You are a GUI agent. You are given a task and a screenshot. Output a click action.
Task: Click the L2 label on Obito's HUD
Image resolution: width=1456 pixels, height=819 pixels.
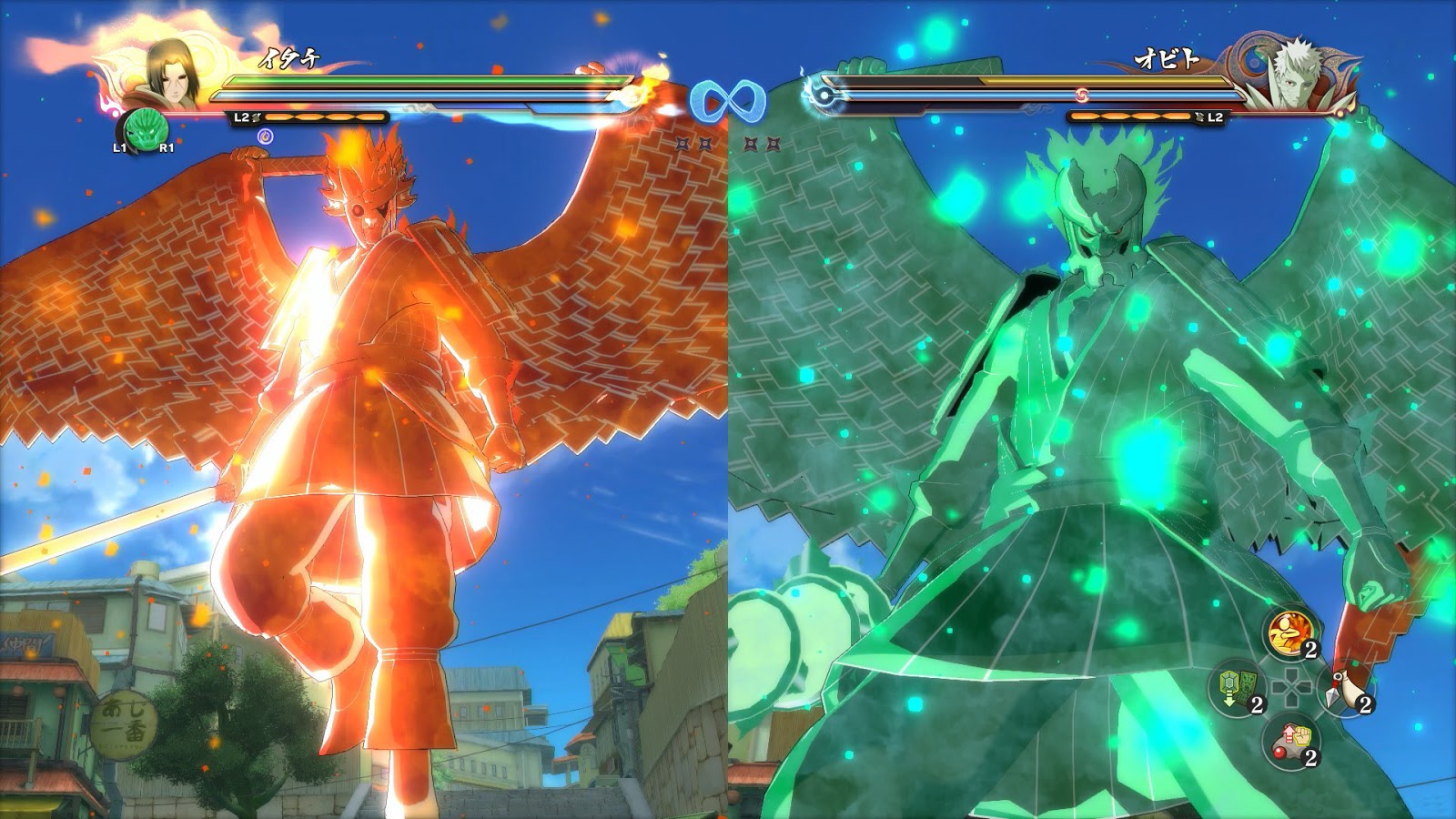click(1213, 116)
